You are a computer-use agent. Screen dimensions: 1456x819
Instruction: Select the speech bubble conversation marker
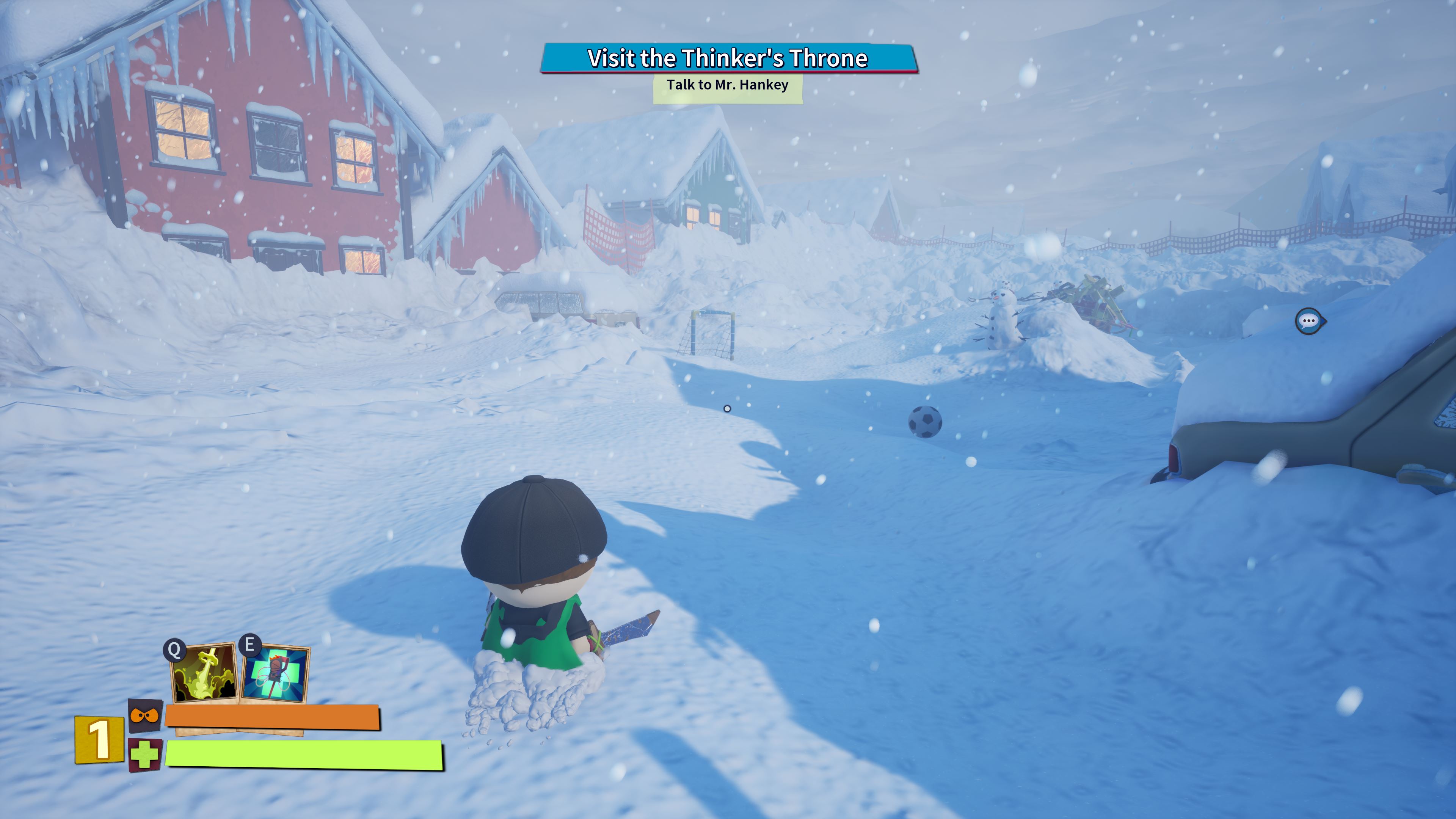[x=1309, y=321]
